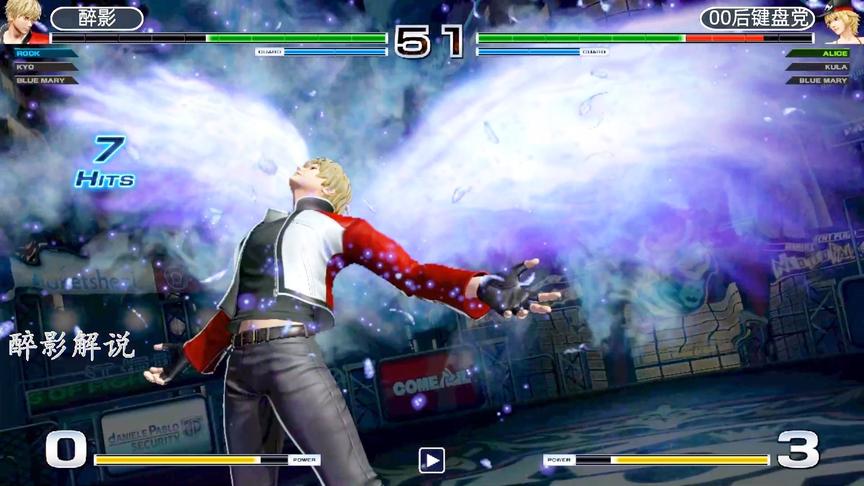Click the 醉影 player name tag
This screenshot has width=864, height=486.
tap(97, 18)
